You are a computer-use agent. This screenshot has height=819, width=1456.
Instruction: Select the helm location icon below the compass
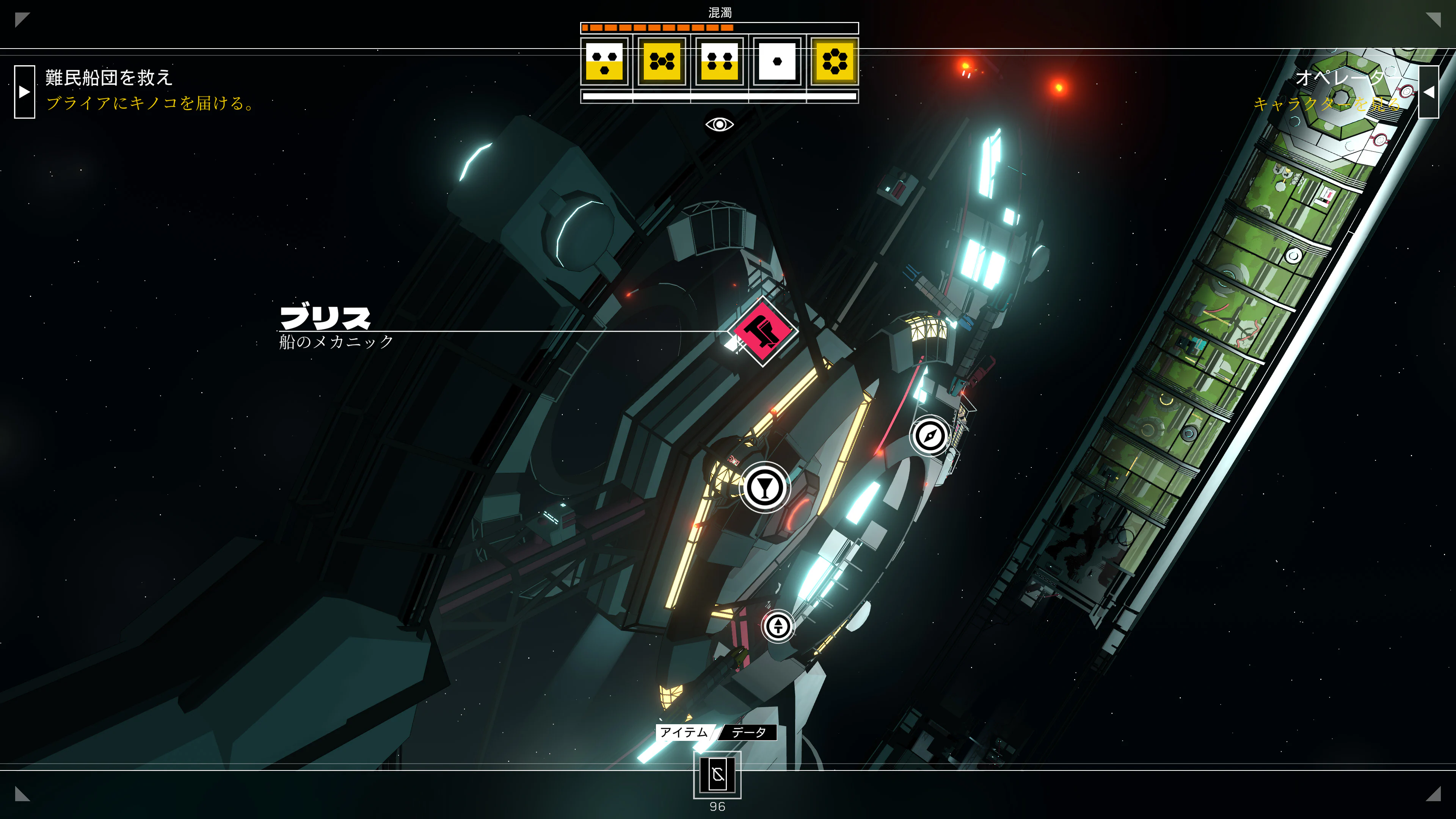[778, 627]
